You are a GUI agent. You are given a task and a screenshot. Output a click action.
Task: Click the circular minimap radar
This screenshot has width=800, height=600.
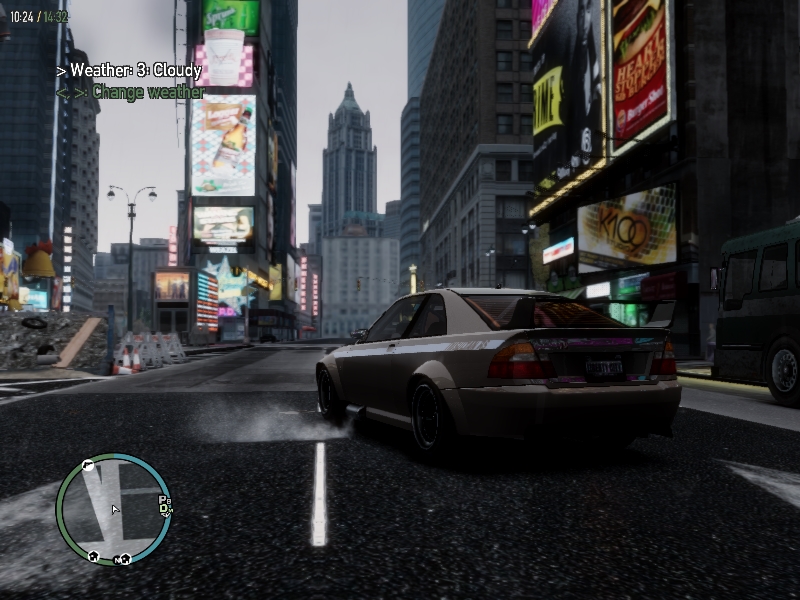(114, 510)
